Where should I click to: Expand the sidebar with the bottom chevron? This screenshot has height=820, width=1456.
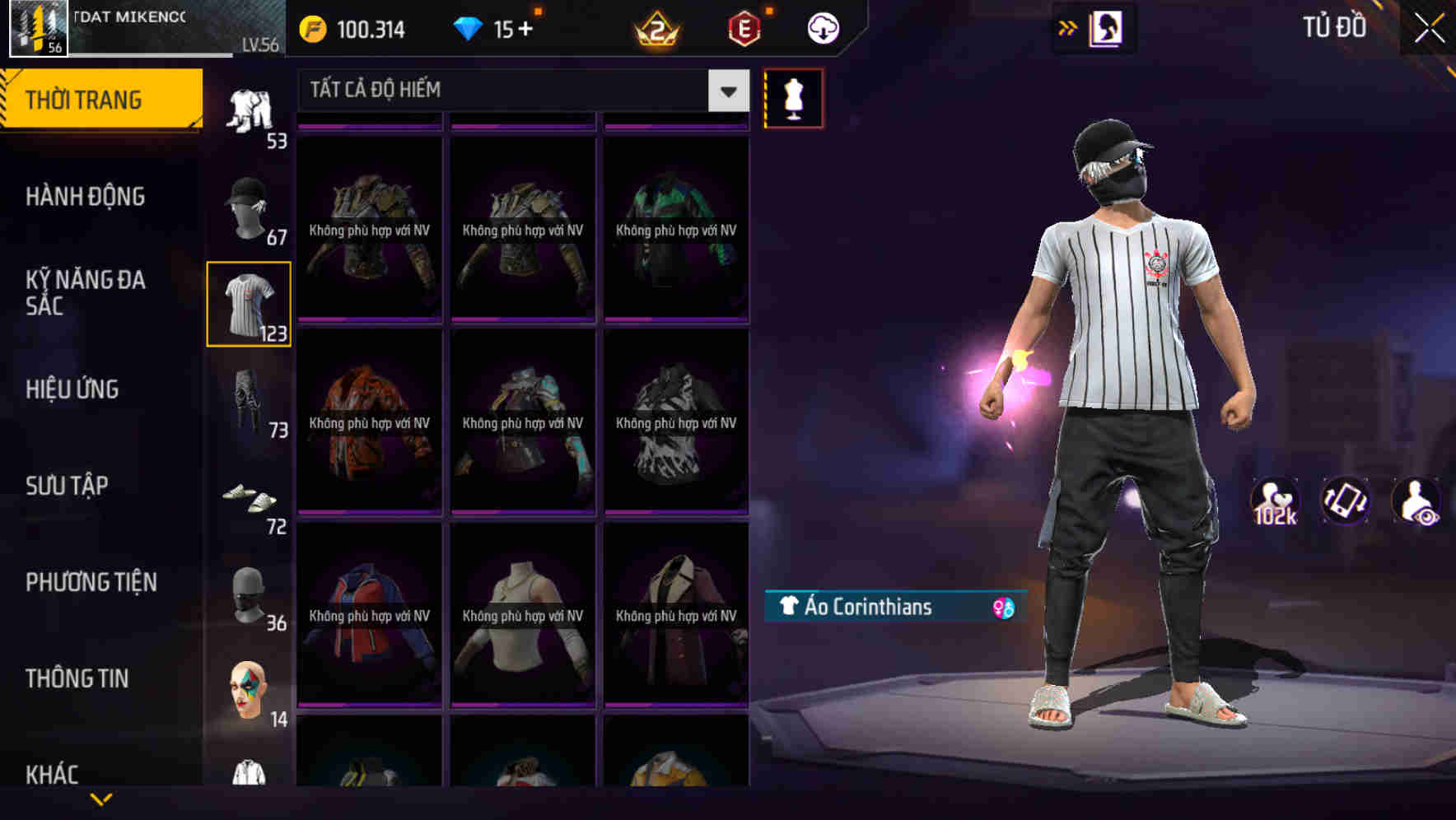pos(101,800)
